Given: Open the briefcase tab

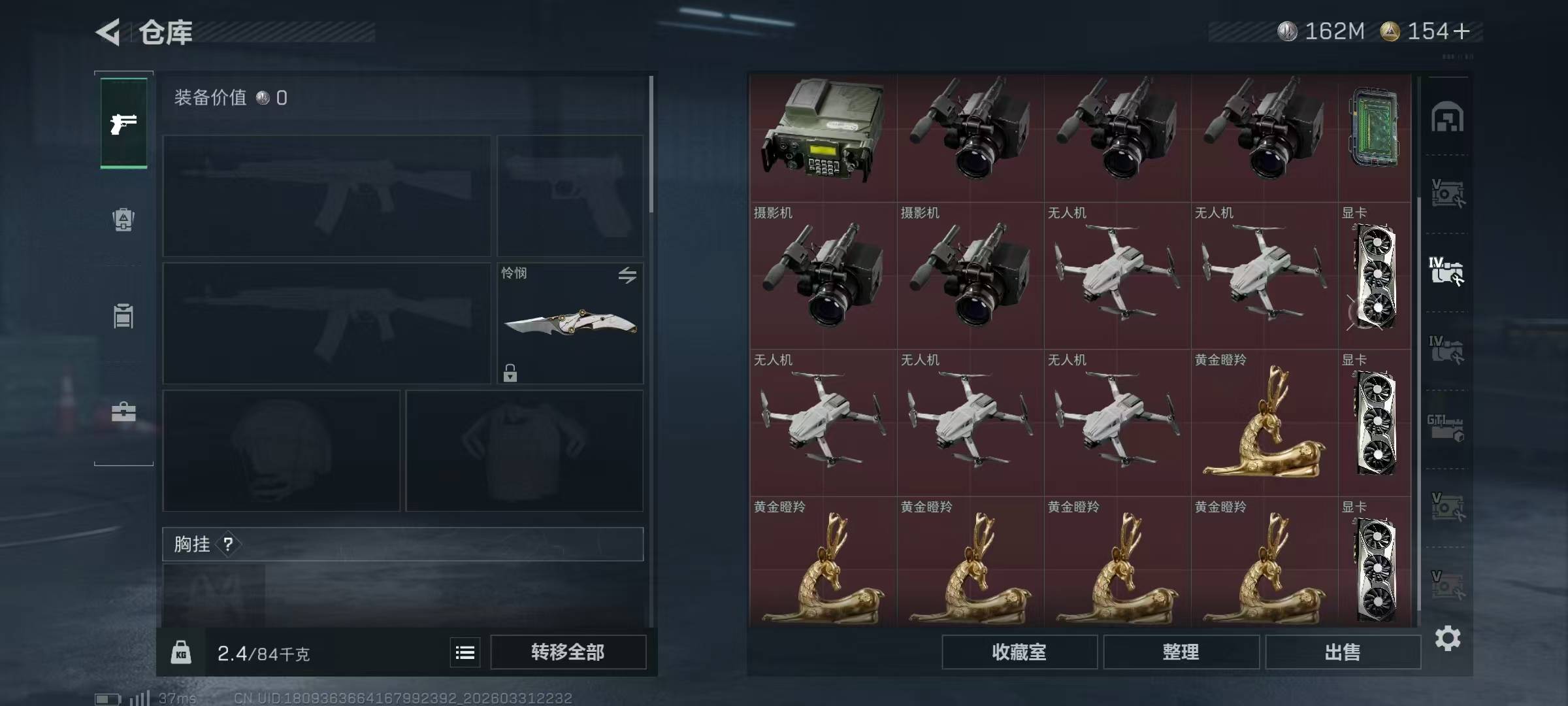Looking at the screenshot, I should 123,412.
